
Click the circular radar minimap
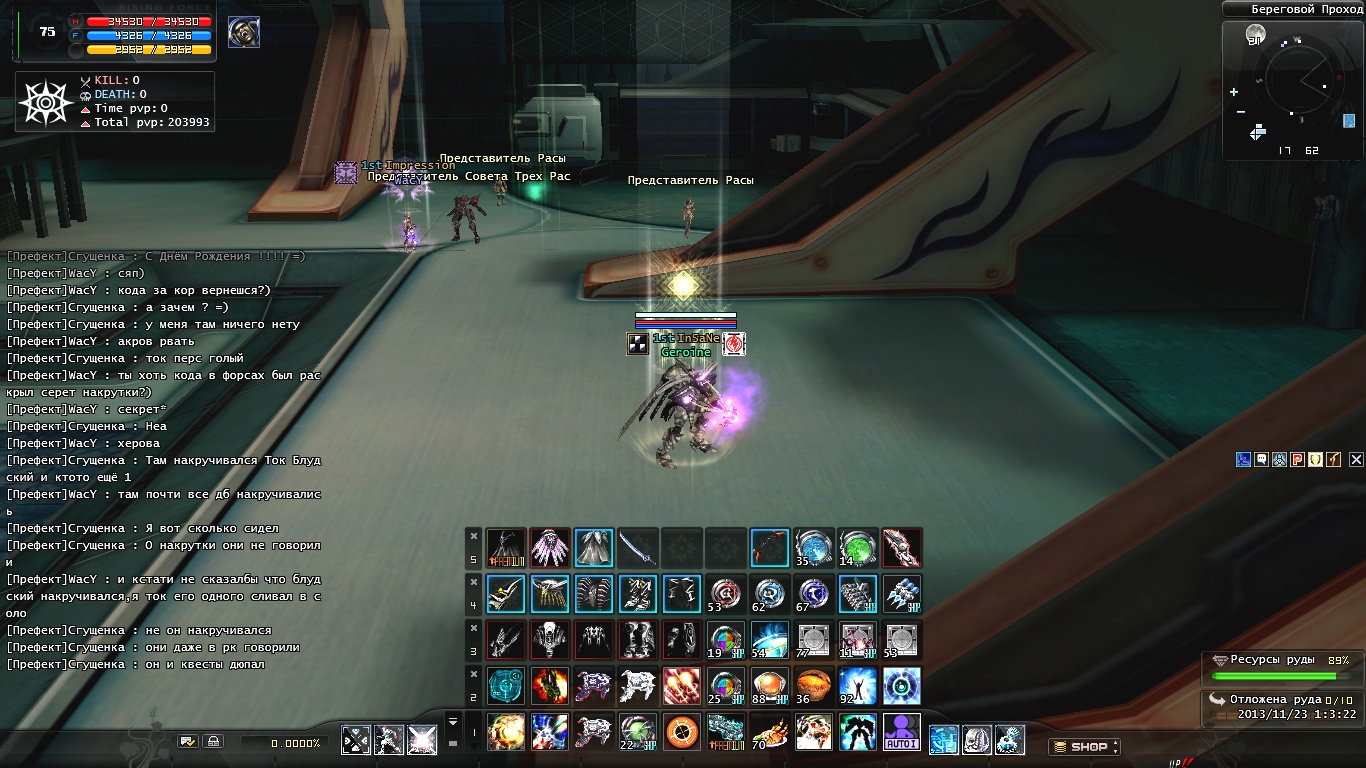coord(1299,82)
